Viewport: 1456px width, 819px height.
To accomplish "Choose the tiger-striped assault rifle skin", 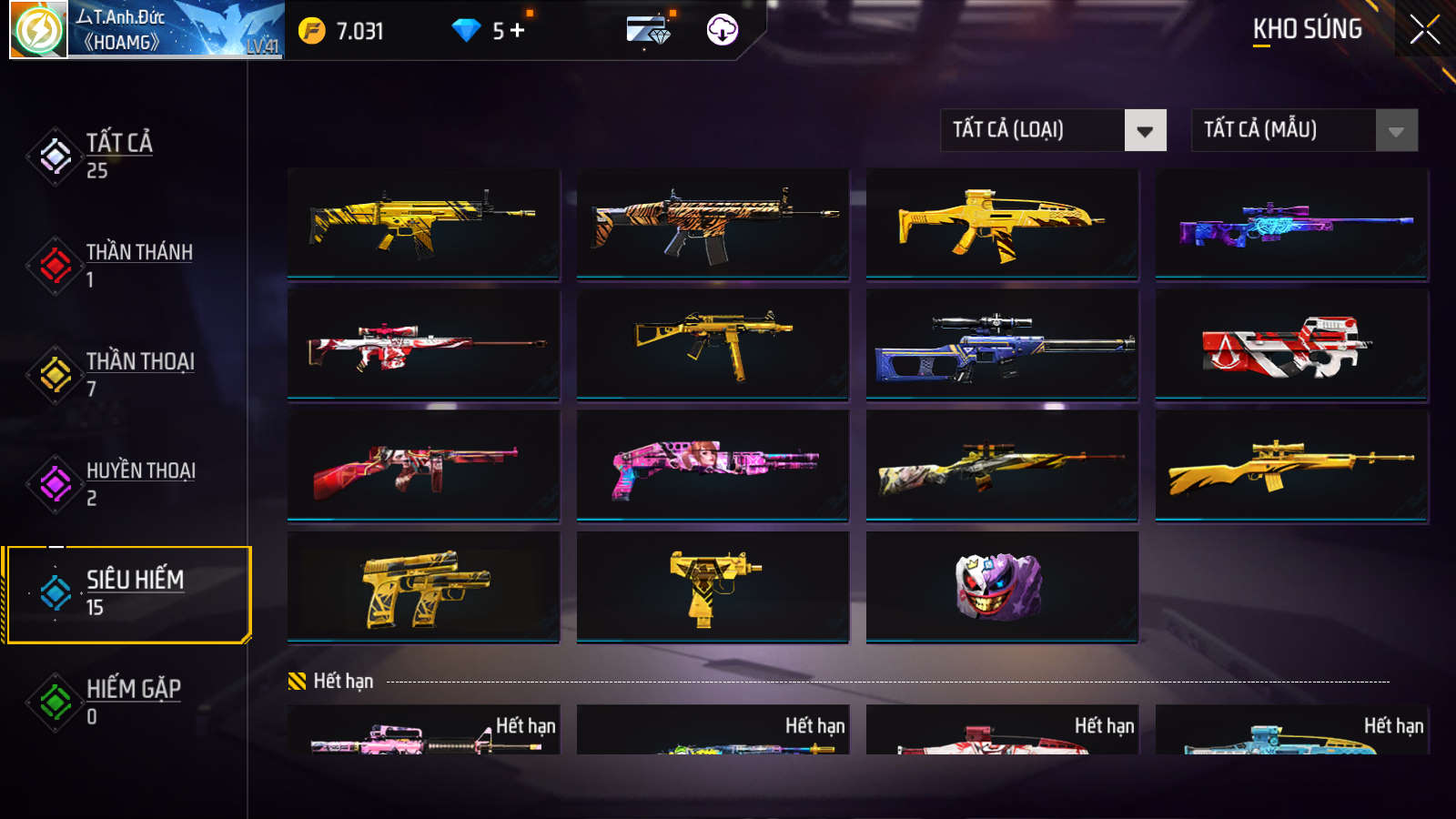I will (713, 224).
